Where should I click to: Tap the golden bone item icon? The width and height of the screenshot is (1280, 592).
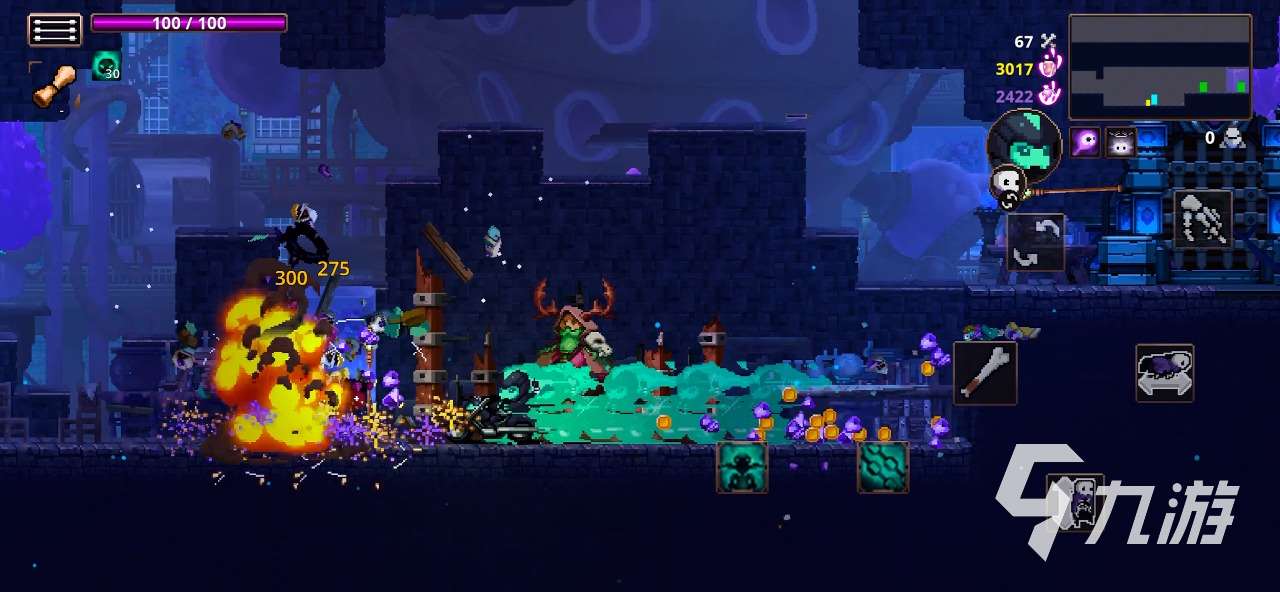point(54,87)
